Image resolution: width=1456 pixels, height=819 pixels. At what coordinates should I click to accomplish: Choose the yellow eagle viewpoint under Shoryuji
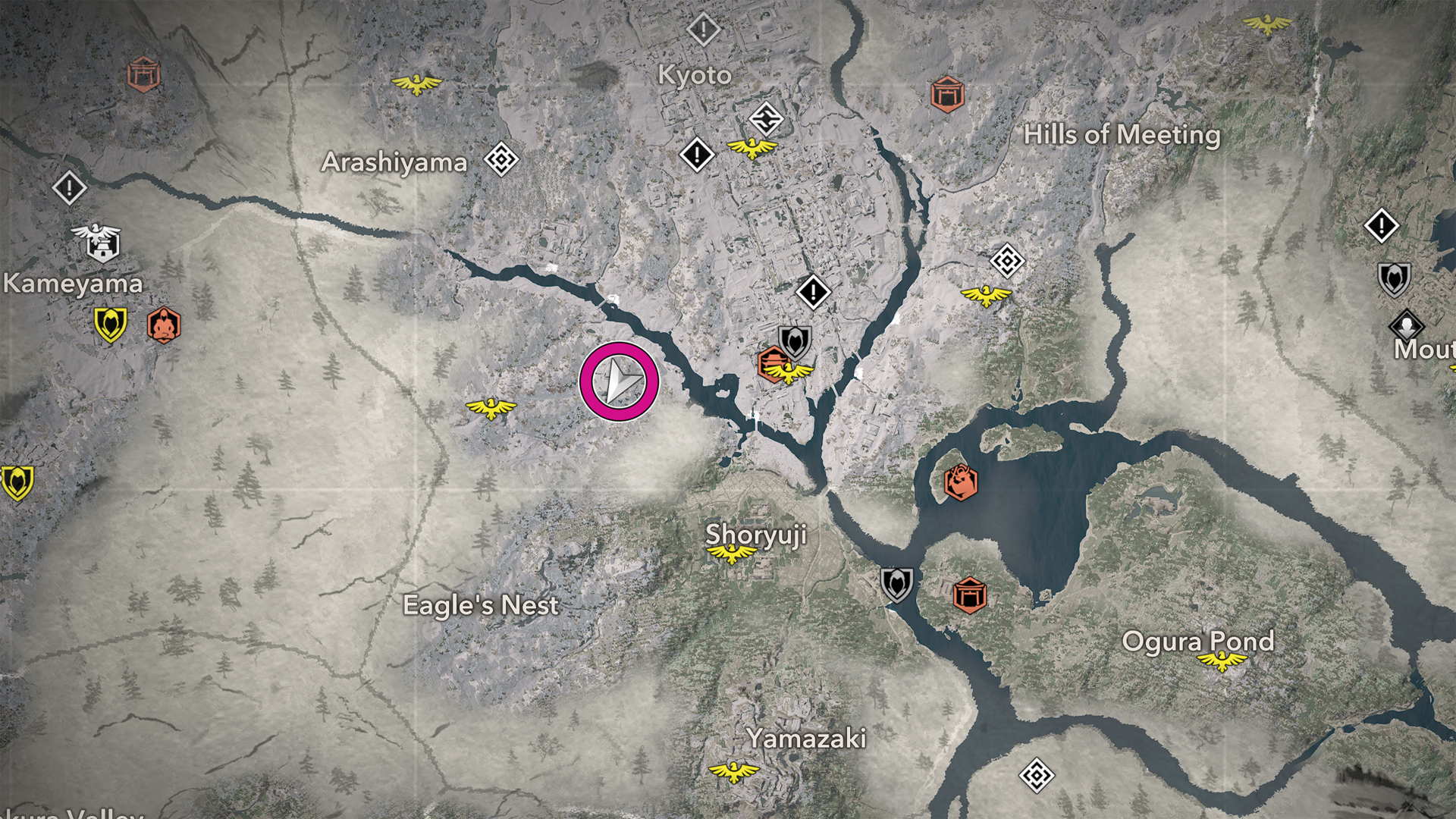[732, 554]
